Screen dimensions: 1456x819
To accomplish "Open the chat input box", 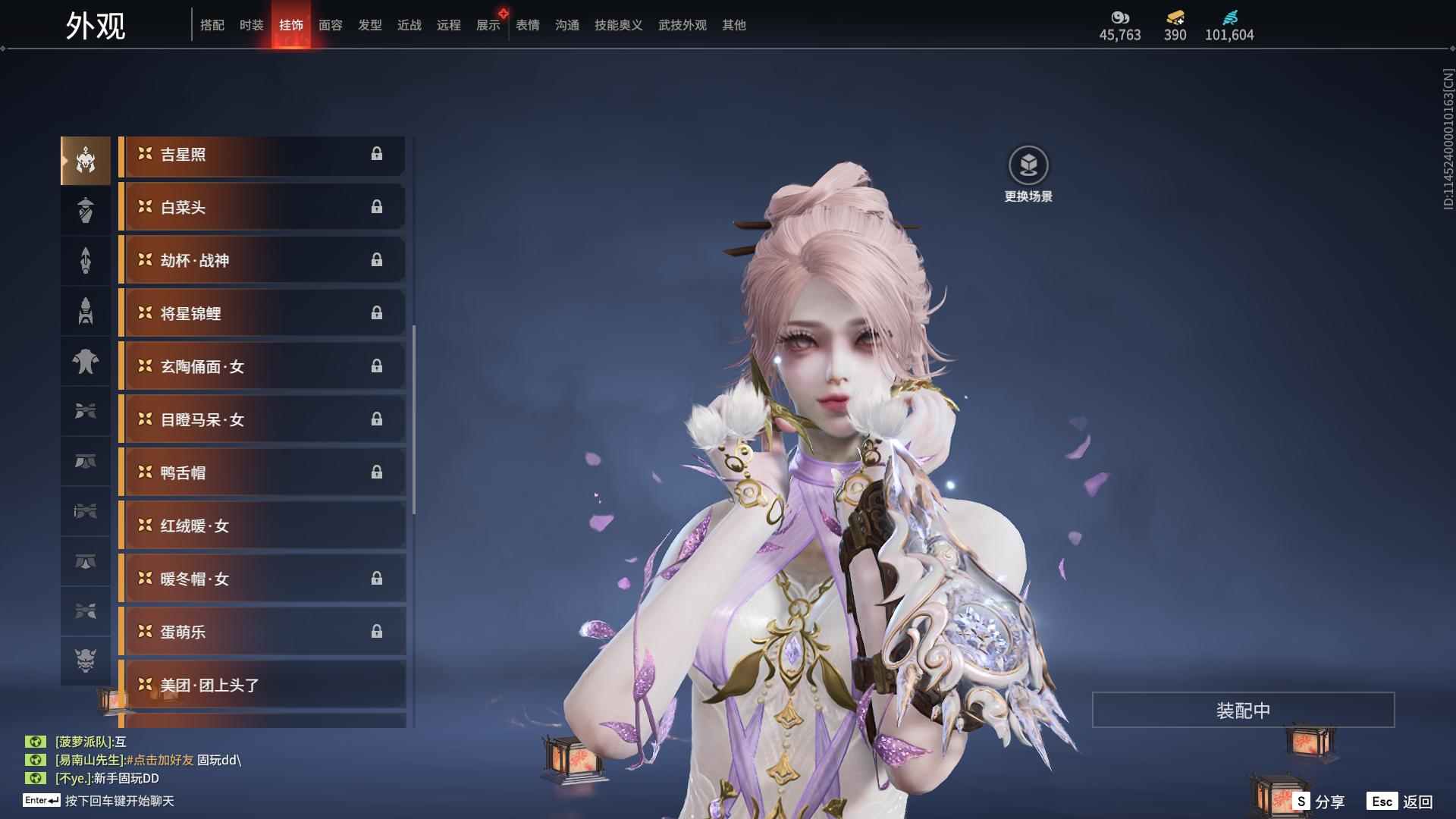I will click(119, 801).
